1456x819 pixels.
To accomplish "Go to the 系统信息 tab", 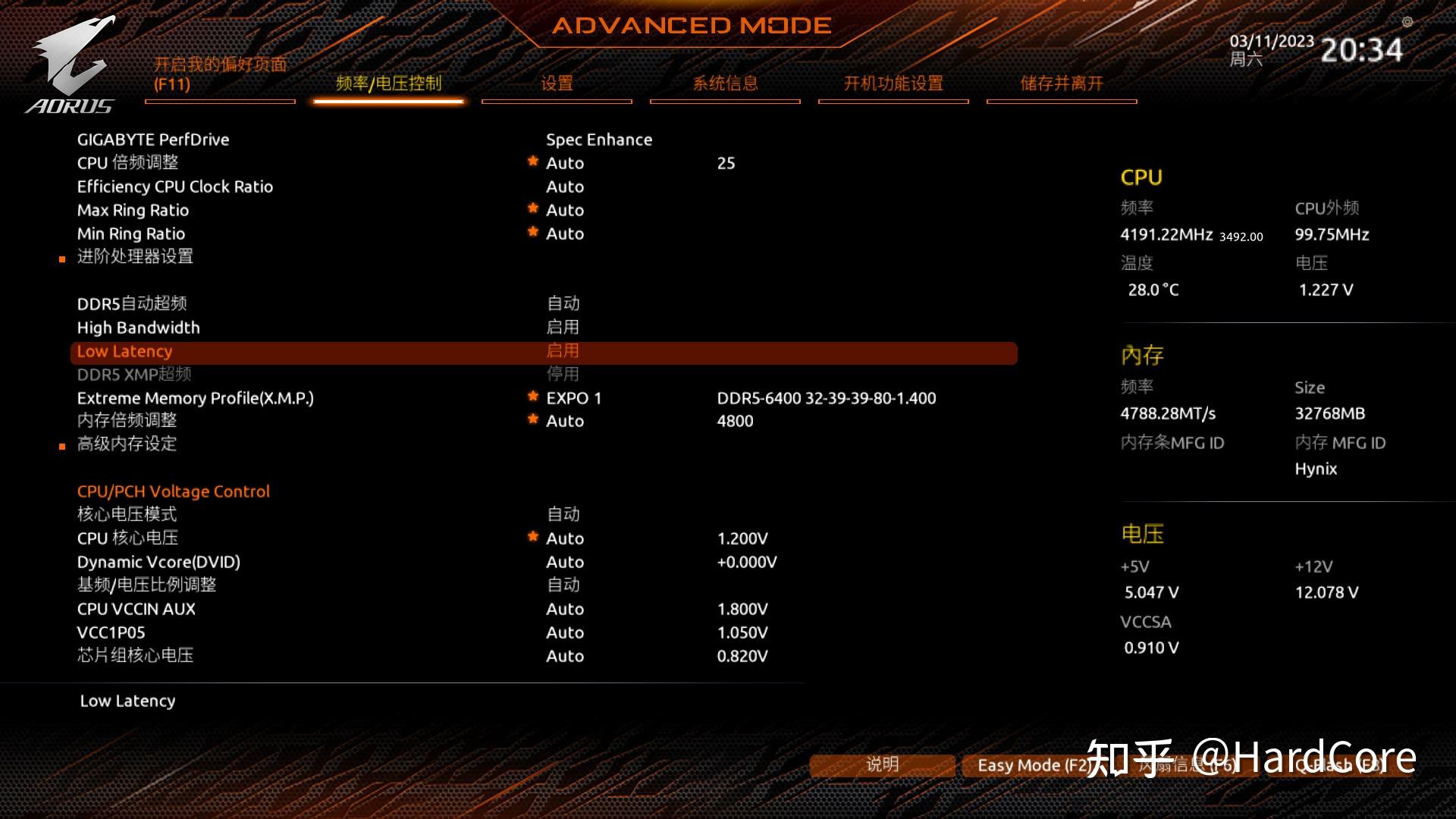I will pos(725,83).
